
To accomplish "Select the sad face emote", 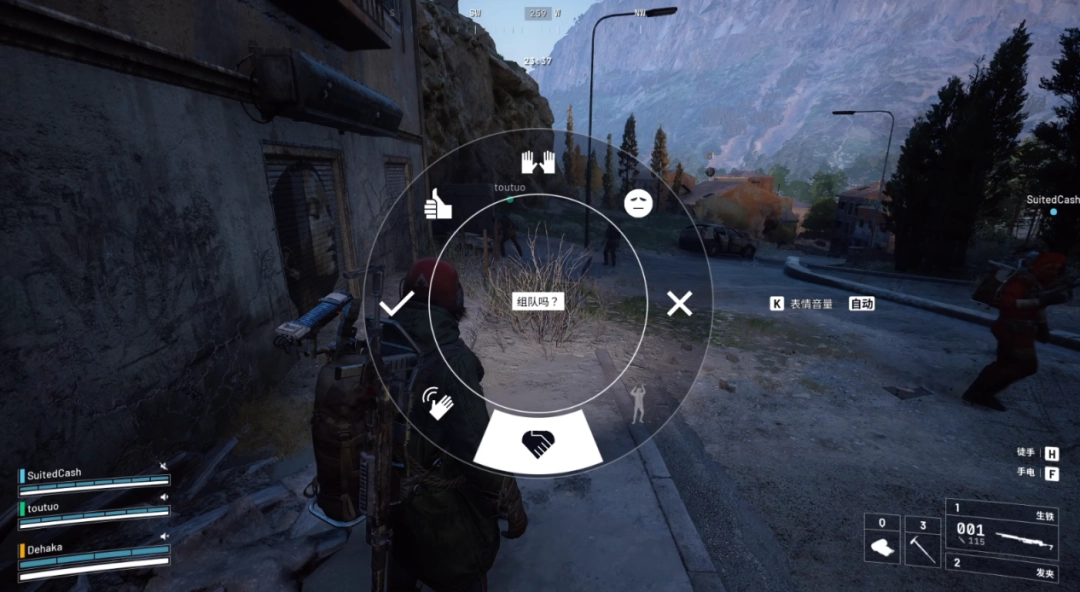I will 638,204.
